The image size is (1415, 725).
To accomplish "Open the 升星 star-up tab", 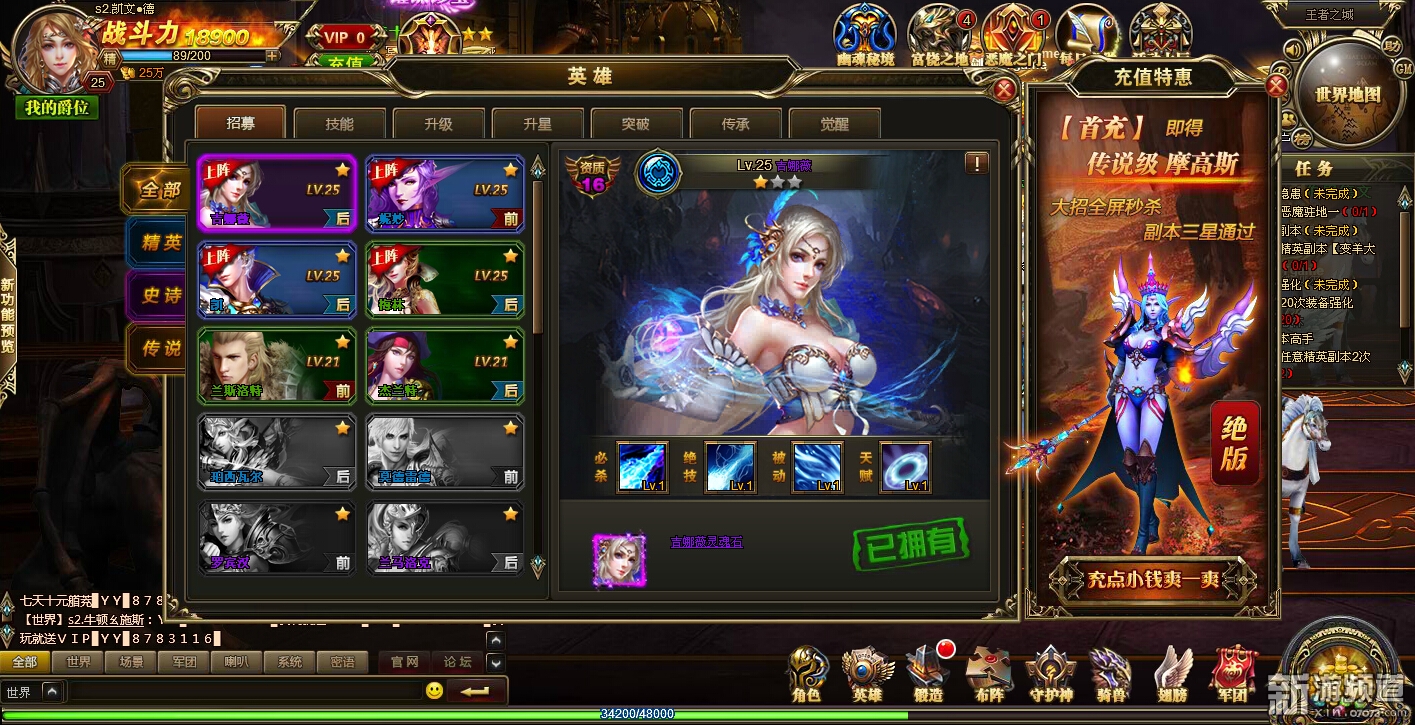I will [x=537, y=124].
